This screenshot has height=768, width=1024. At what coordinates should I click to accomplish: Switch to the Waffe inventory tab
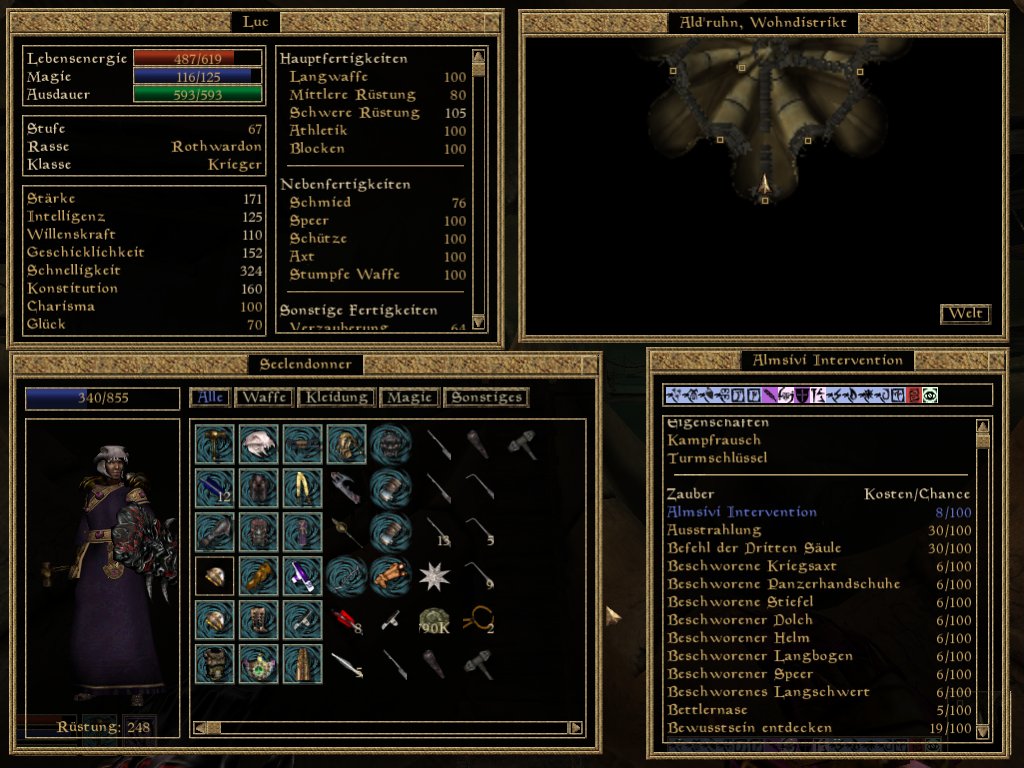pos(263,398)
